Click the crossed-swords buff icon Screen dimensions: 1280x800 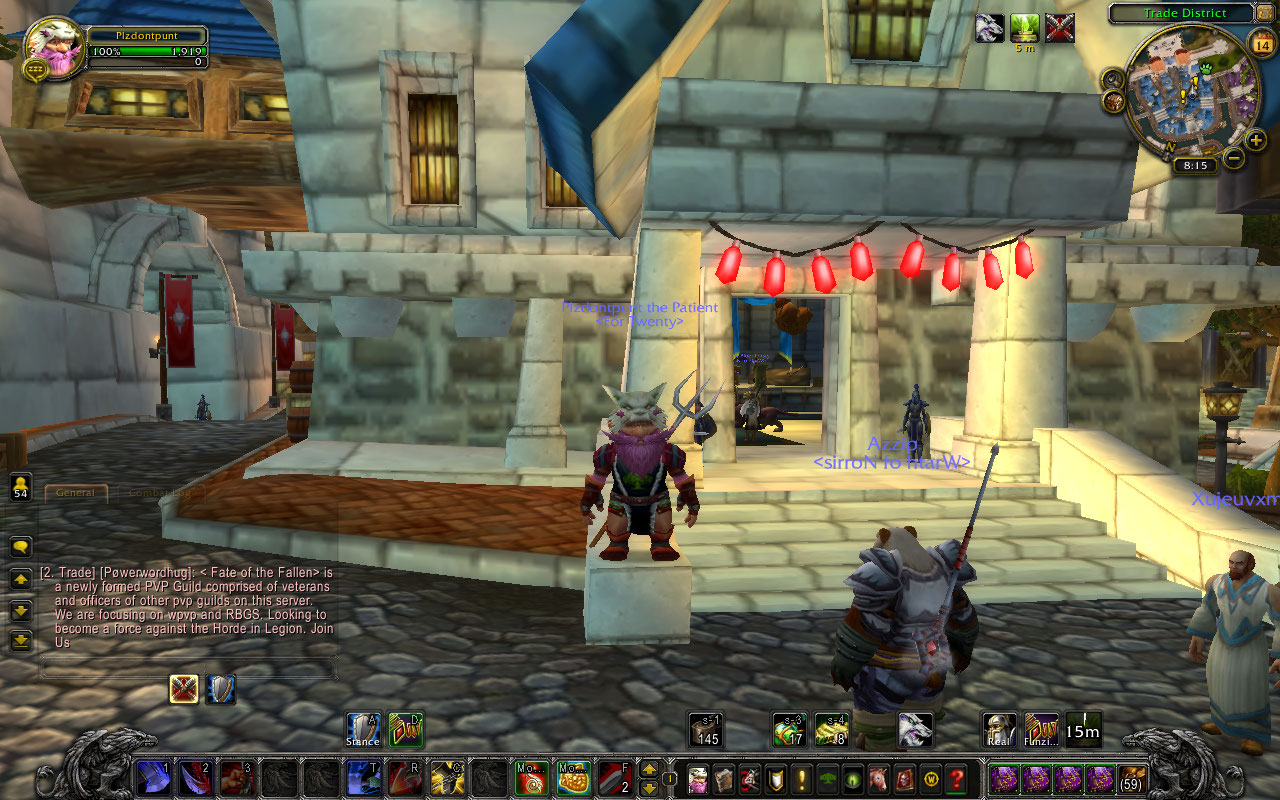[x=184, y=688]
